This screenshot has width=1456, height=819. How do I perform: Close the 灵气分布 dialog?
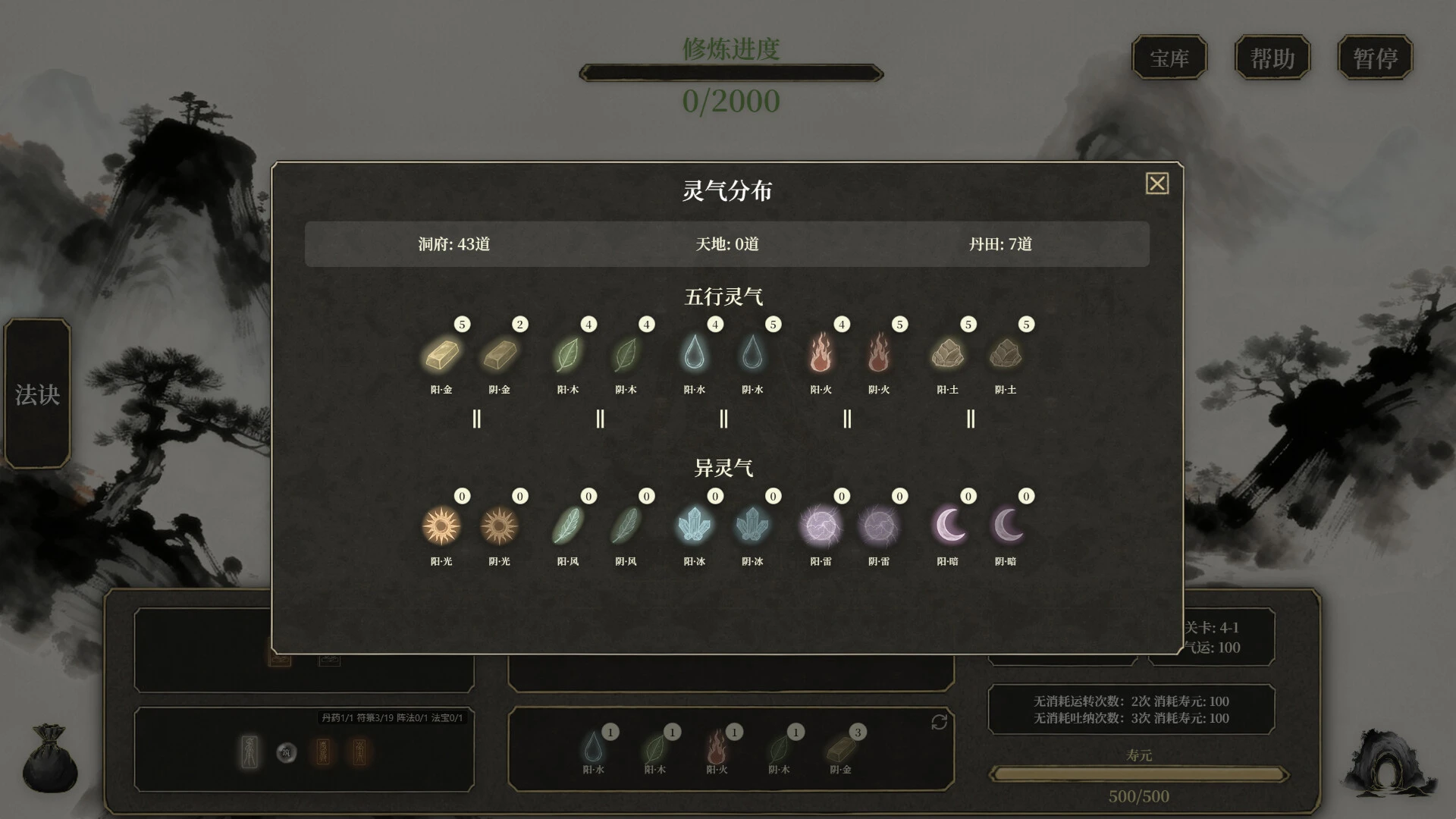click(1156, 184)
